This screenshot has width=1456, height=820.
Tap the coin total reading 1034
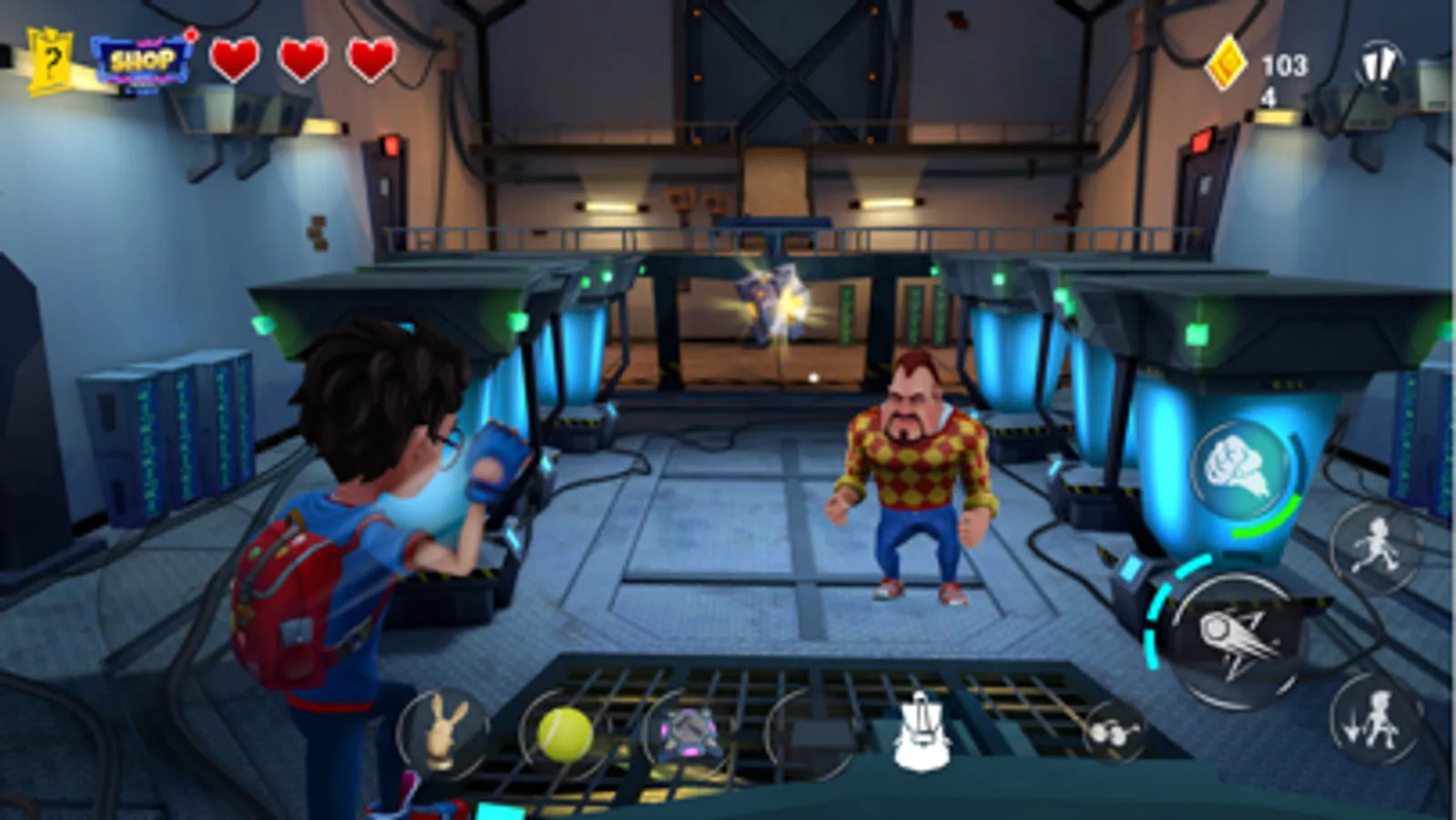coord(1284,75)
